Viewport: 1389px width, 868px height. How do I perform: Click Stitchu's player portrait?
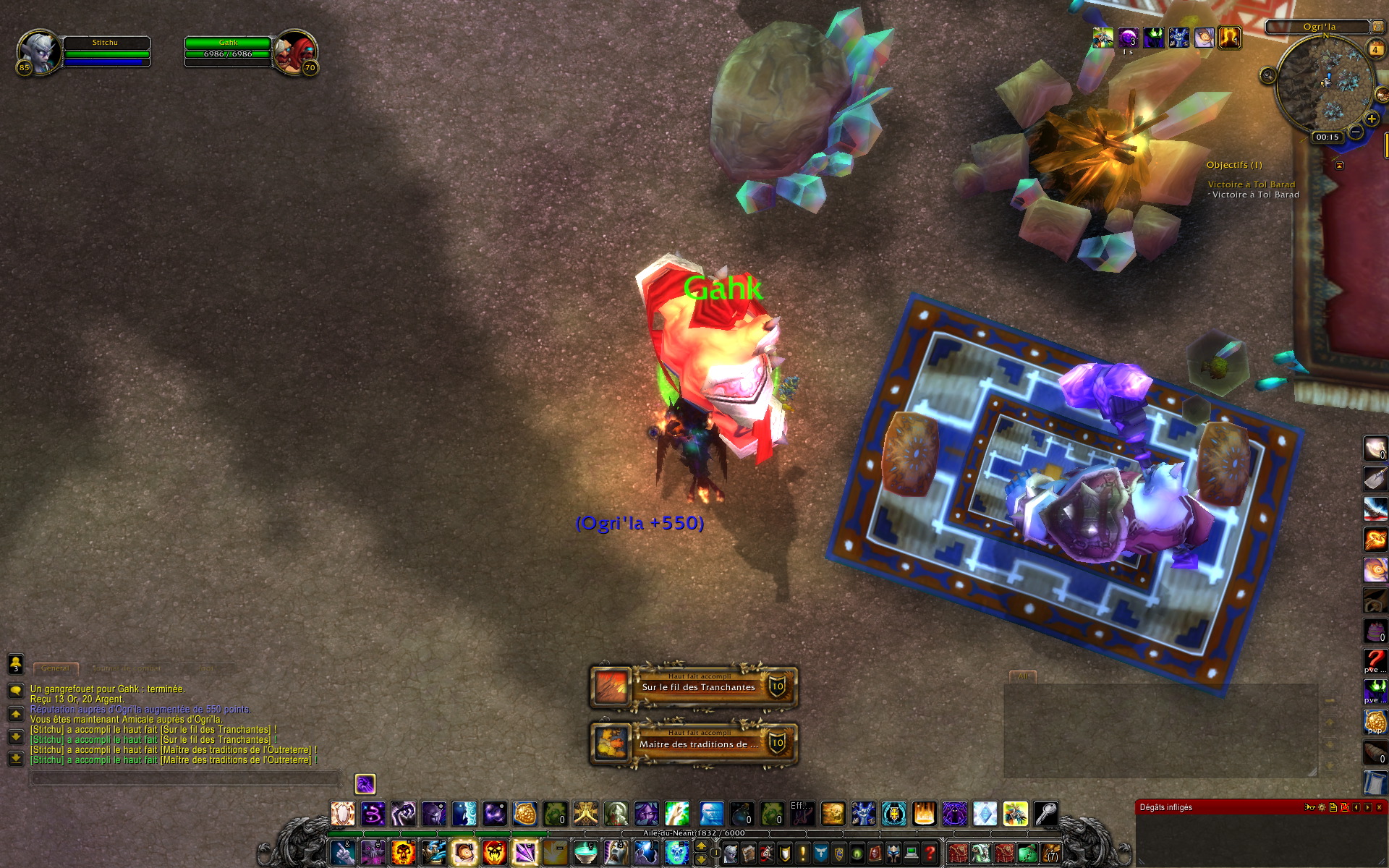coord(39,52)
